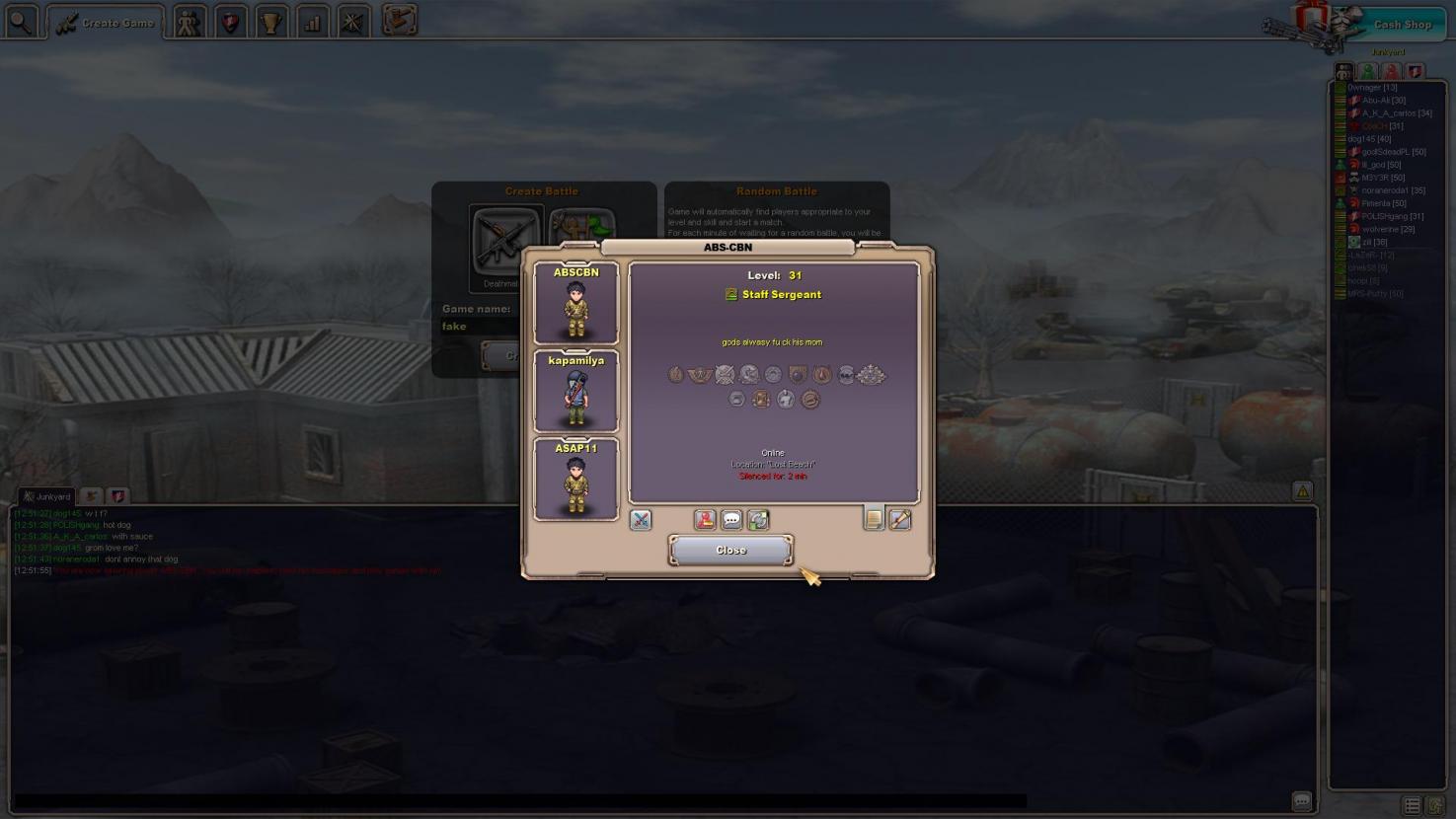1456x819 pixels.
Task: Open the magnifying glass search tab
Action: click(21, 22)
